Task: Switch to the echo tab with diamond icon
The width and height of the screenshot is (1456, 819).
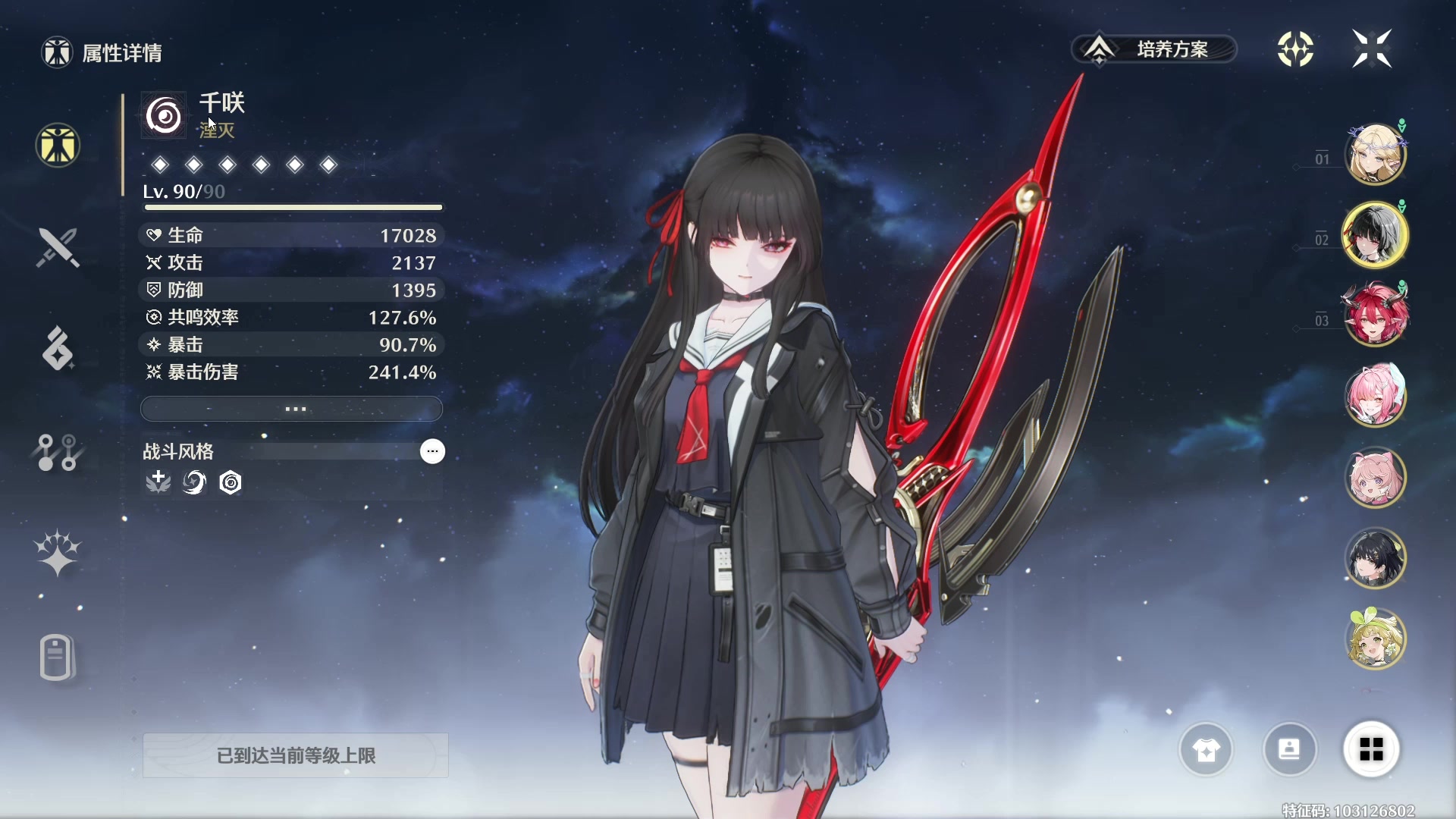Action: [58, 349]
